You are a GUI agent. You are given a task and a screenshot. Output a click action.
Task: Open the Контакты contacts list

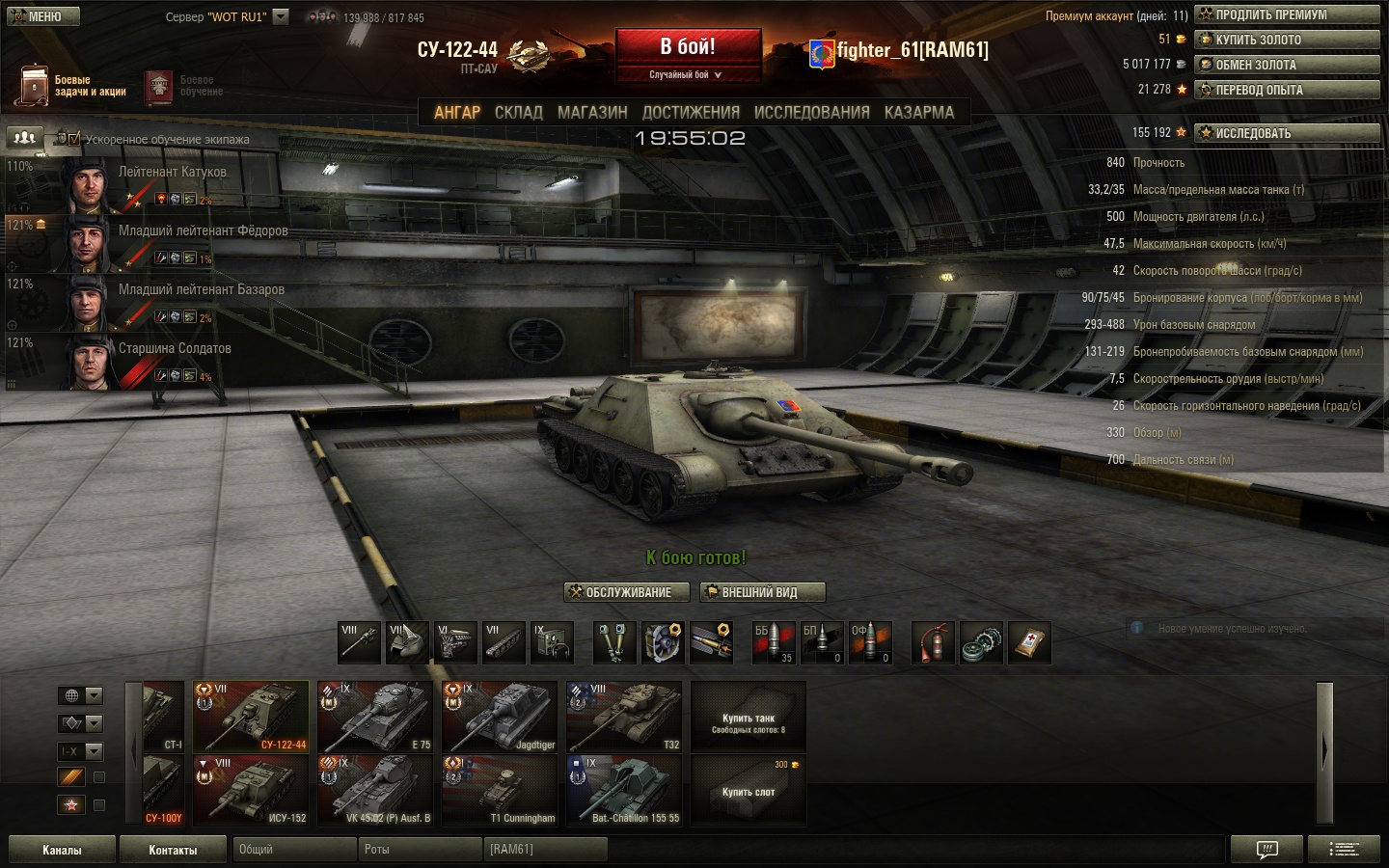[x=173, y=850]
